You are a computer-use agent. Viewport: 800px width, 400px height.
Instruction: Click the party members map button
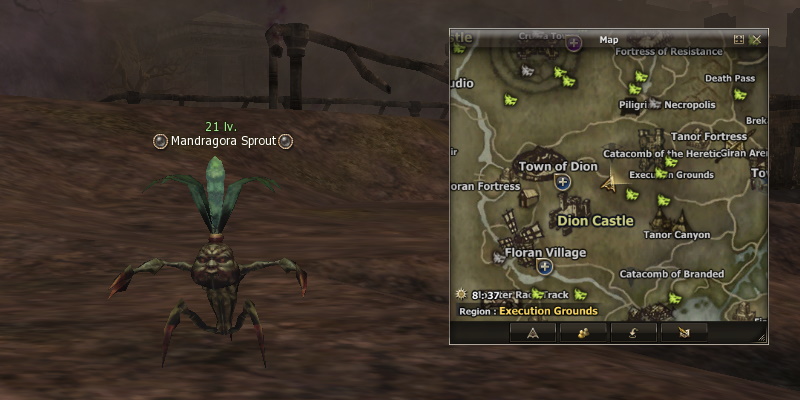581,332
